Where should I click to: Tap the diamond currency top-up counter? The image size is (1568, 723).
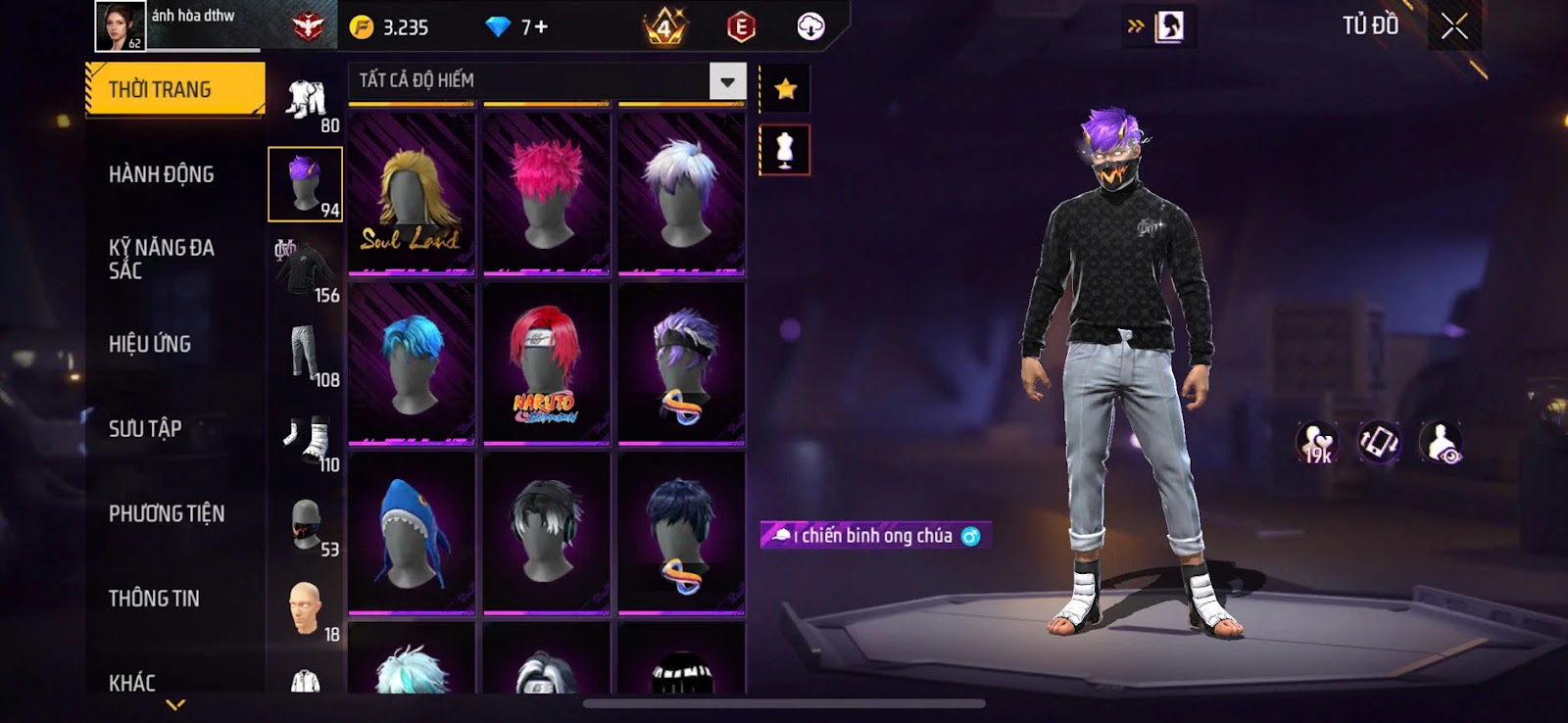tap(518, 27)
